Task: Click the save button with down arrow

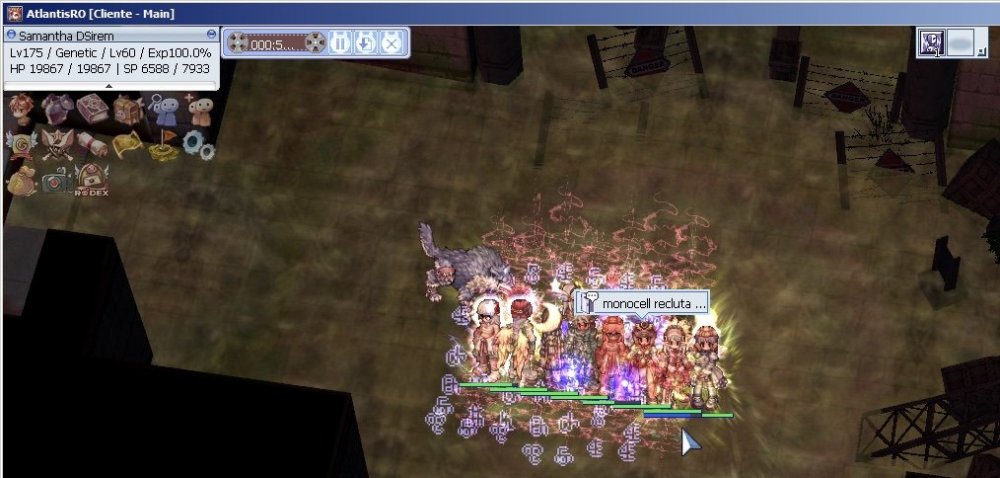Action: point(366,43)
